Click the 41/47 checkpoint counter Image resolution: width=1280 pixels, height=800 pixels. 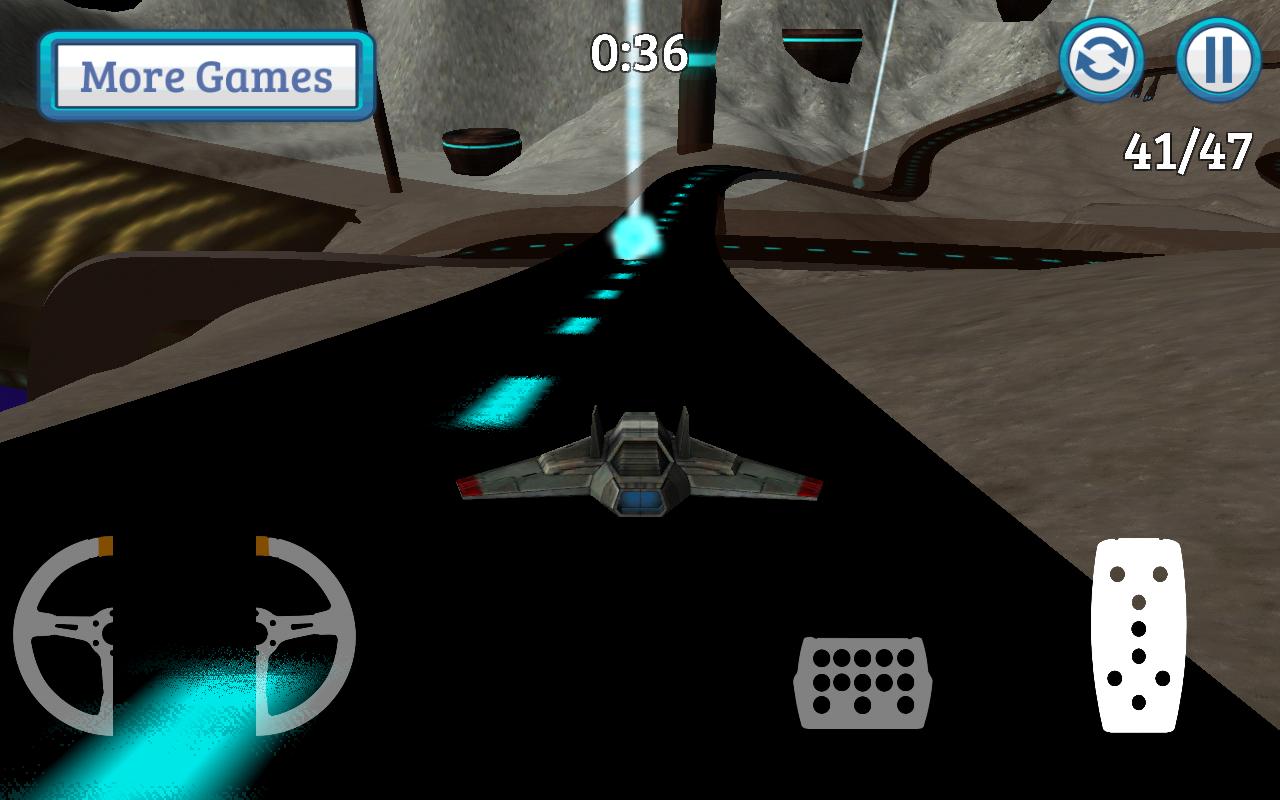click(x=1188, y=152)
